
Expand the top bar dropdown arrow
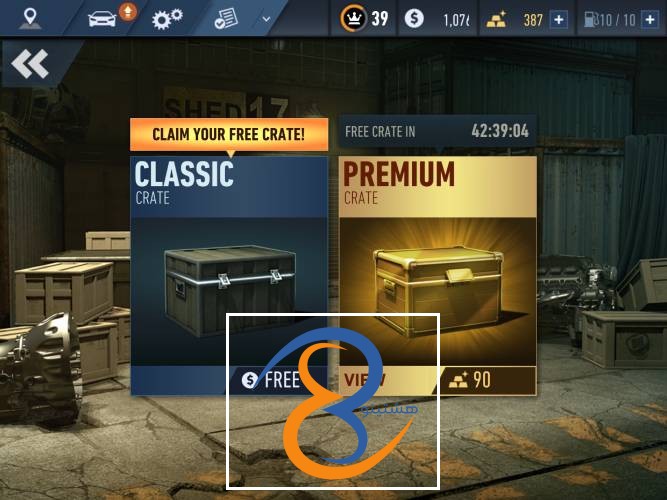pos(266,18)
